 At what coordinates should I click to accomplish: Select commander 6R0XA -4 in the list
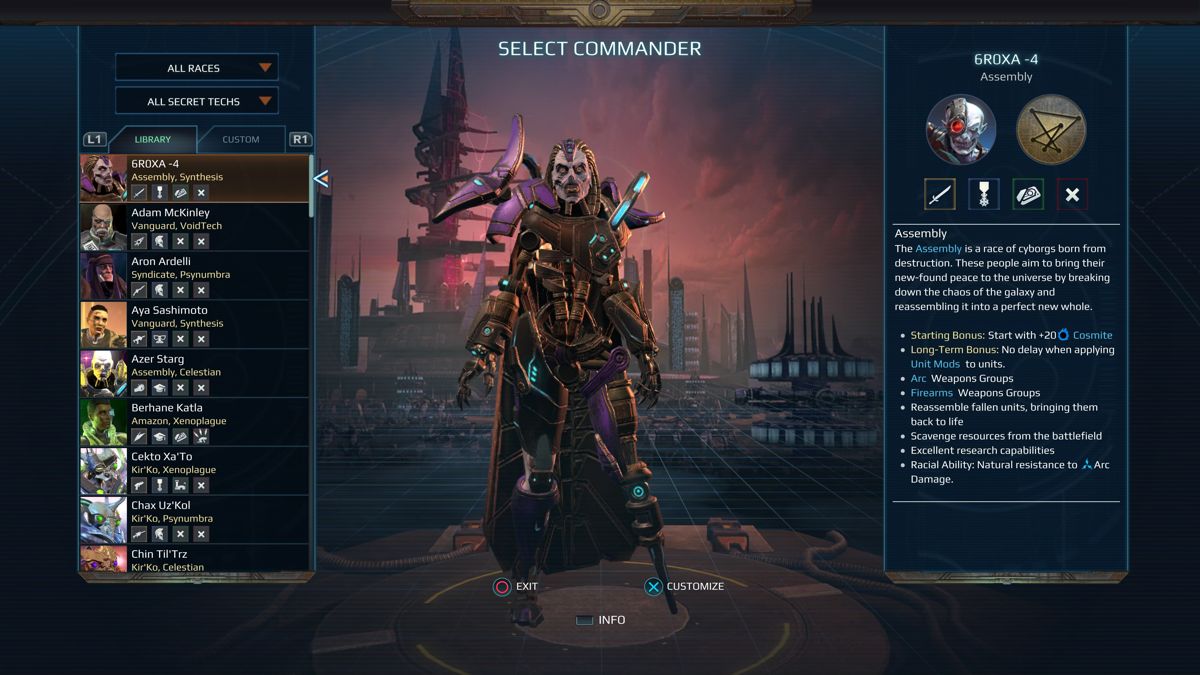195,178
